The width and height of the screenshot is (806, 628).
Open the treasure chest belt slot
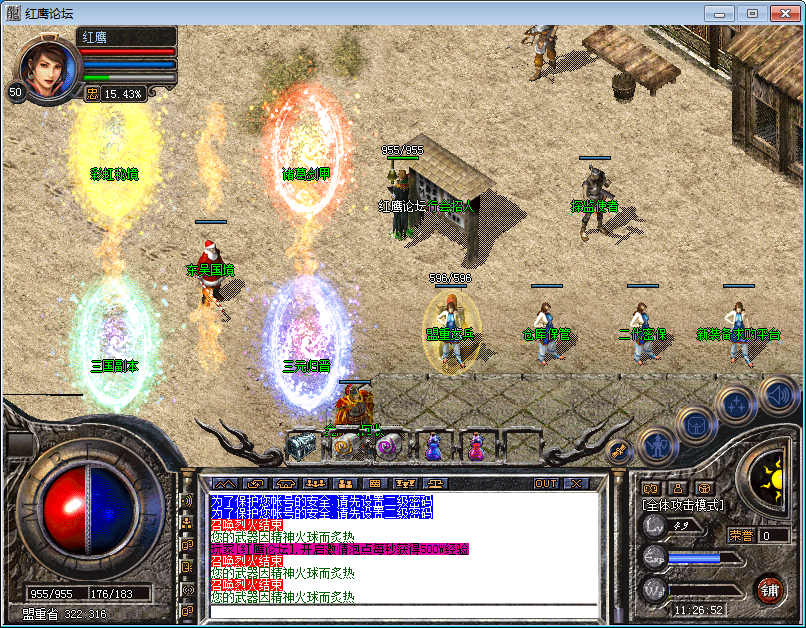pos(301,445)
